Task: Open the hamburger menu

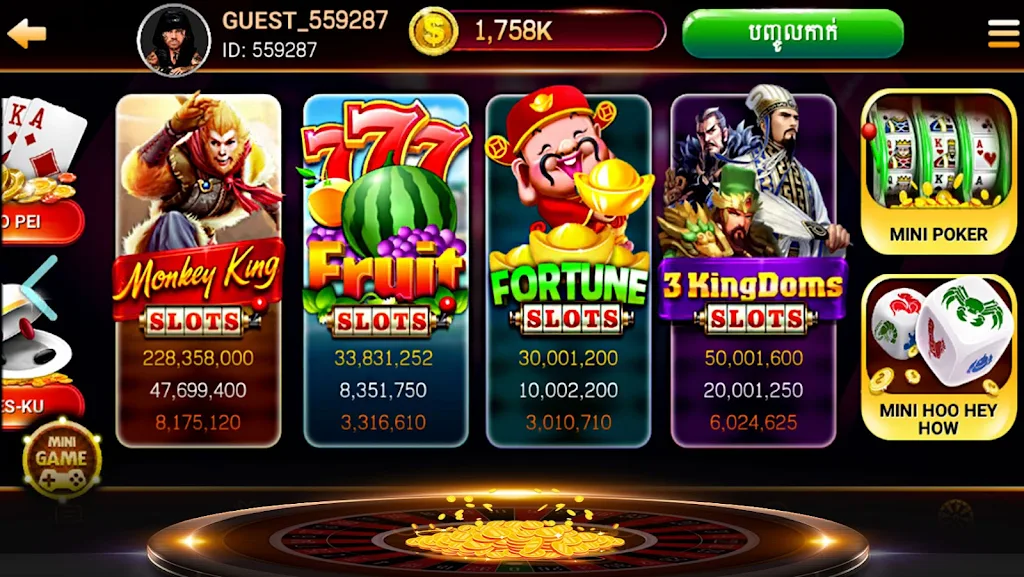Action: tap(1003, 34)
